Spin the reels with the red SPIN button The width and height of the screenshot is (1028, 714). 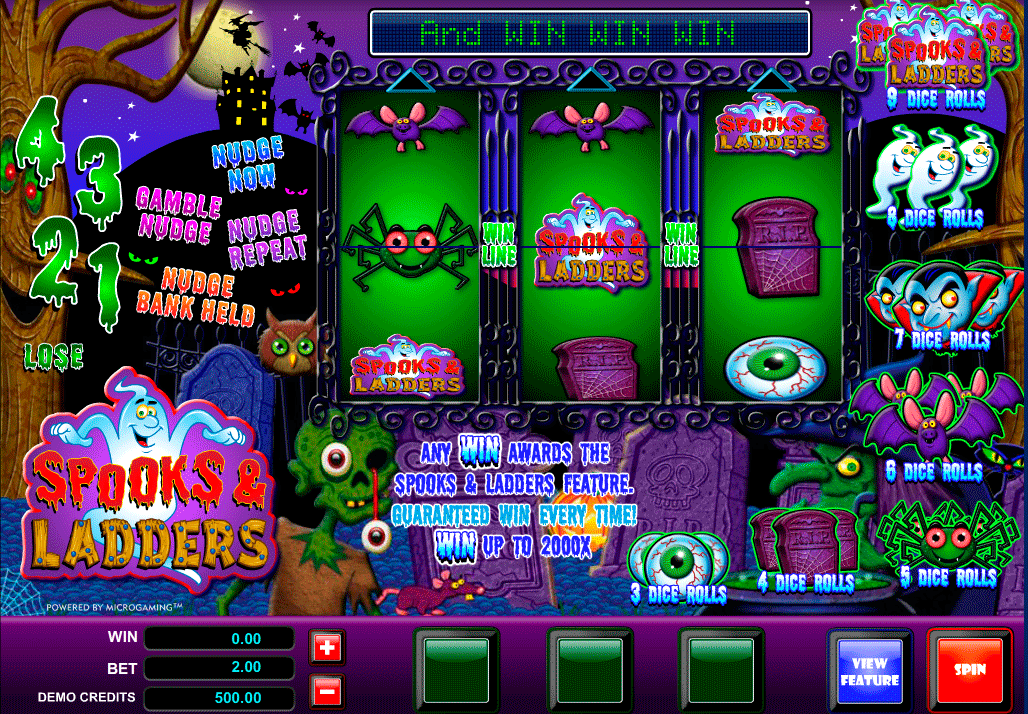969,669
